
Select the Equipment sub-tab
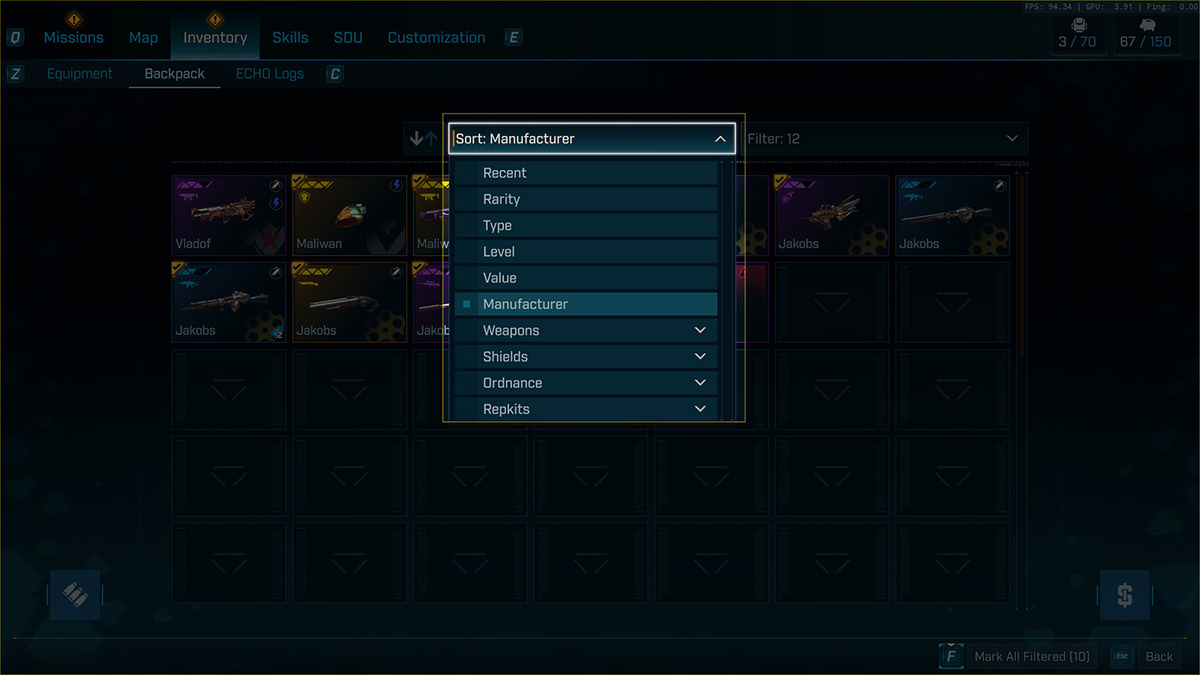tap(80, 74)
